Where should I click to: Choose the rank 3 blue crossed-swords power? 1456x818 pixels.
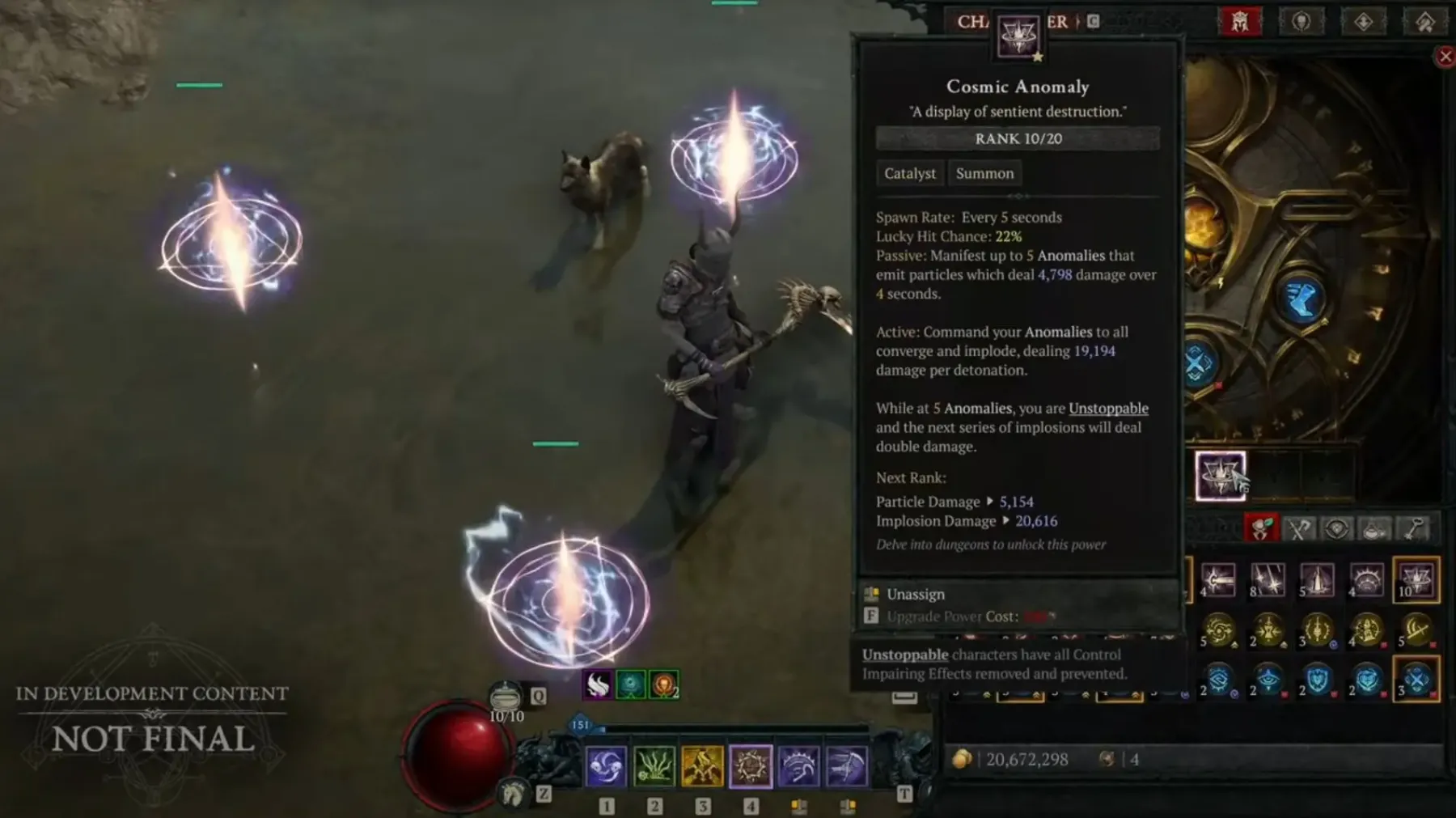pyautogui.click(x=1416, y=680)
